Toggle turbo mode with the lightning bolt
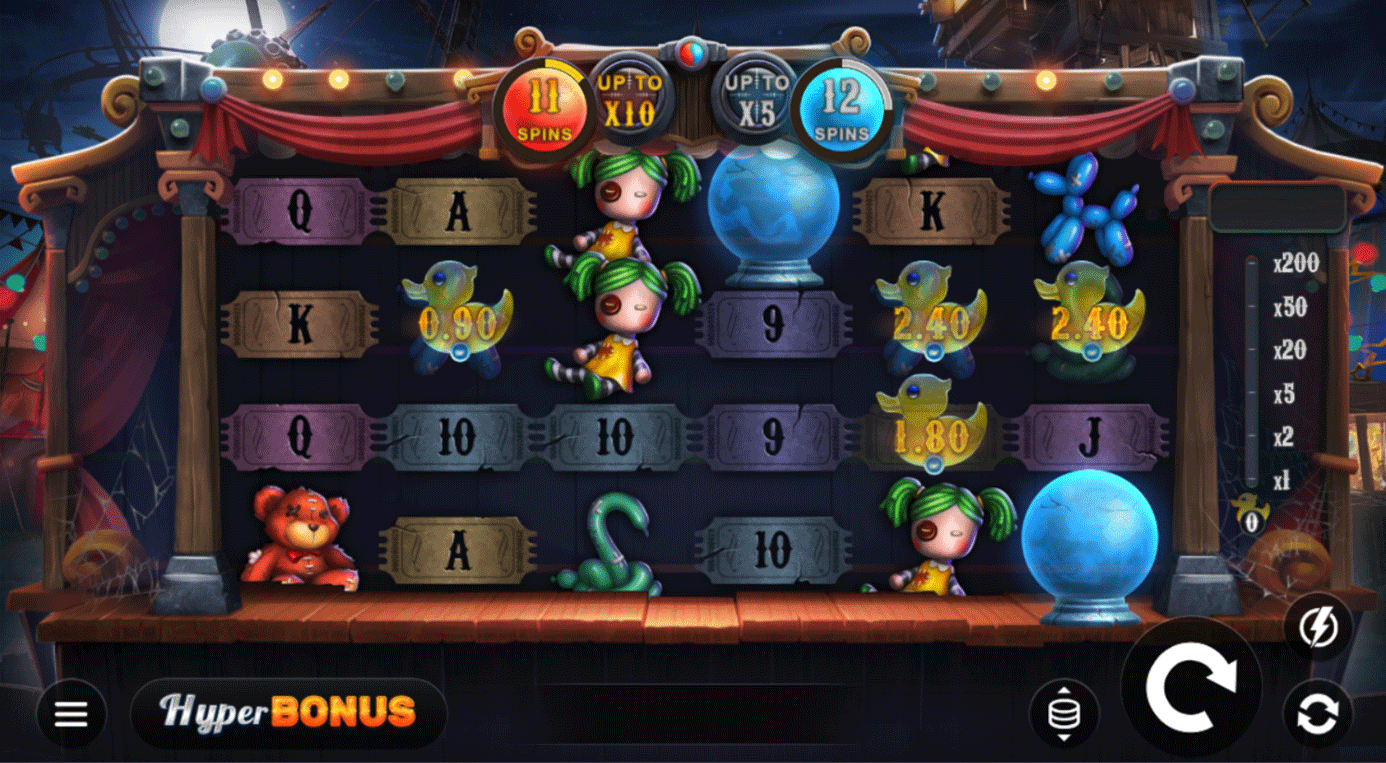The height and width of the screenshot is (763, 1386). pos(1317,628)
